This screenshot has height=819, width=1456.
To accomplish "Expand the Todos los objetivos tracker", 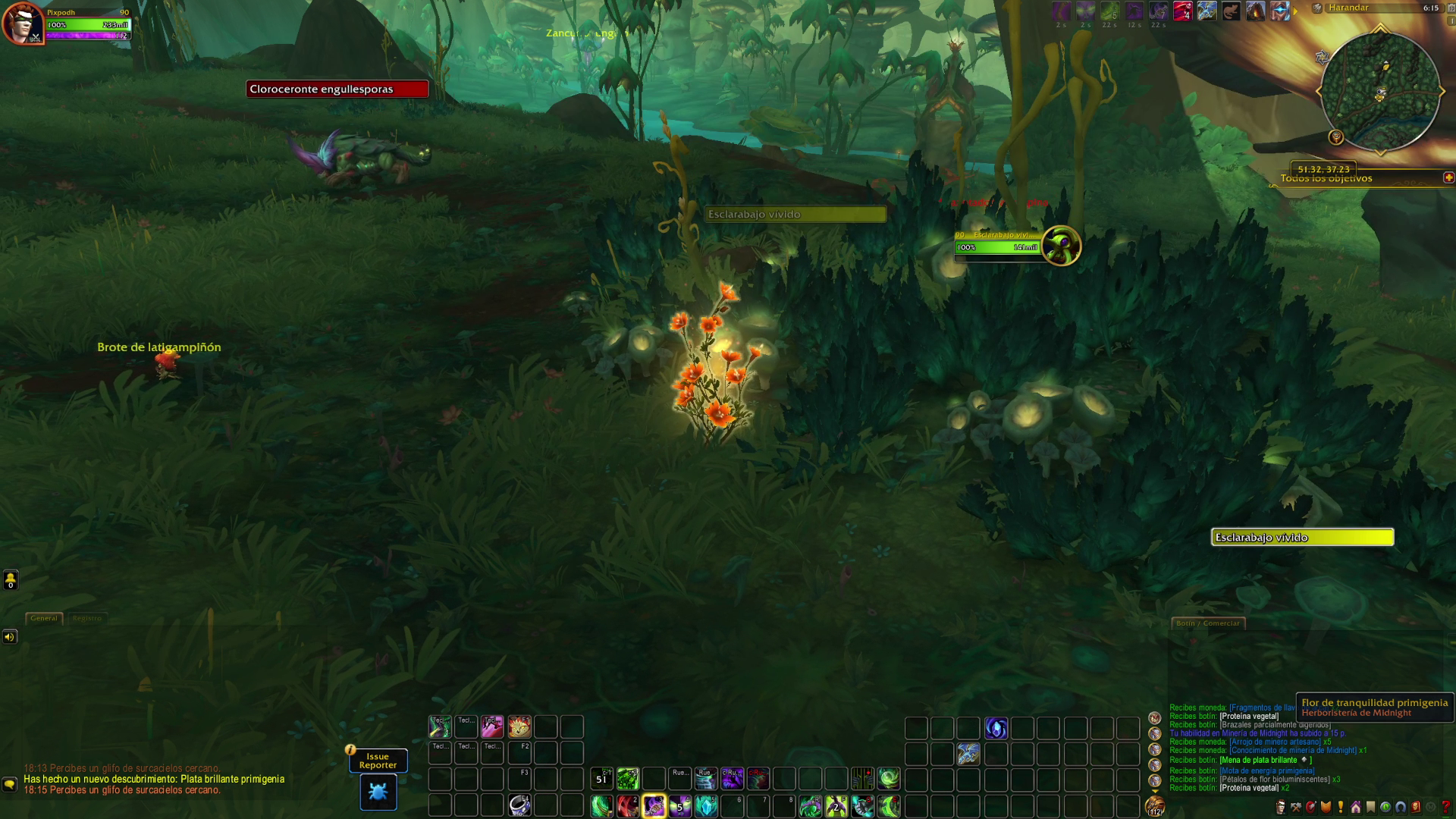I will coord(1448,177).
